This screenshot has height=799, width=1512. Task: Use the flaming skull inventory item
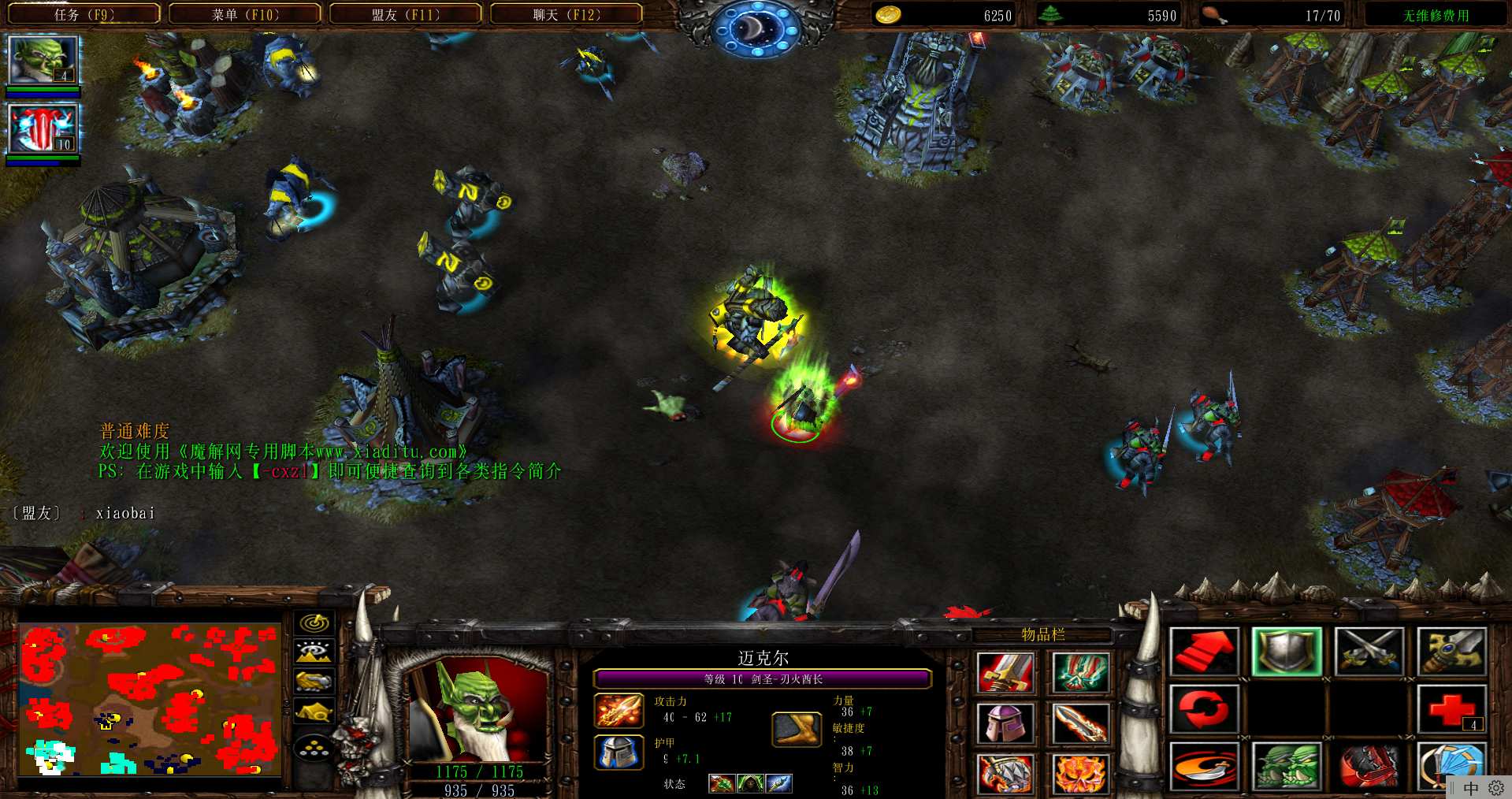click(1079, 772)
